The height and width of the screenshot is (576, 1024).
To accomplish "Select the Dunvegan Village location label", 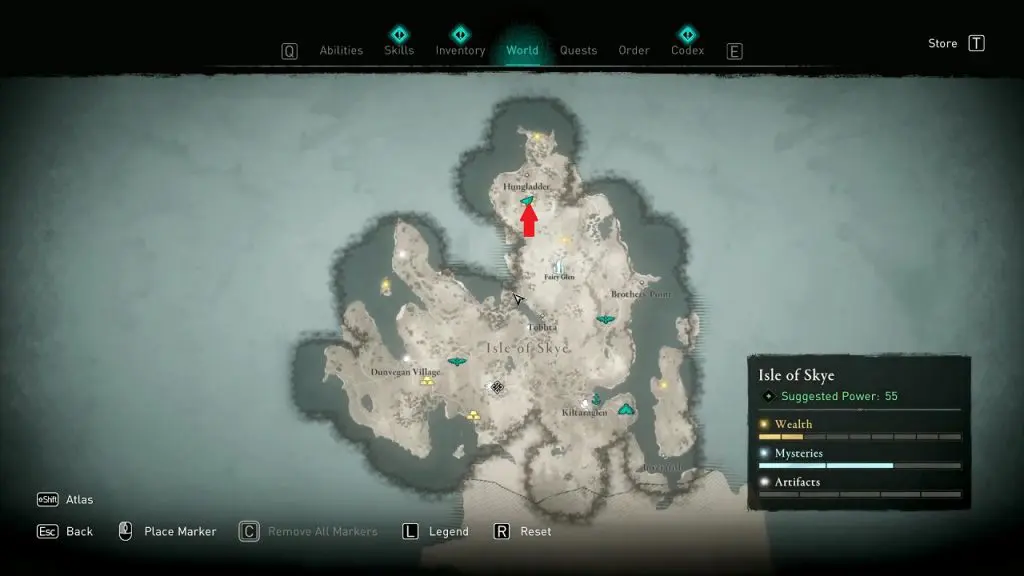I will [x=406, y=372].
